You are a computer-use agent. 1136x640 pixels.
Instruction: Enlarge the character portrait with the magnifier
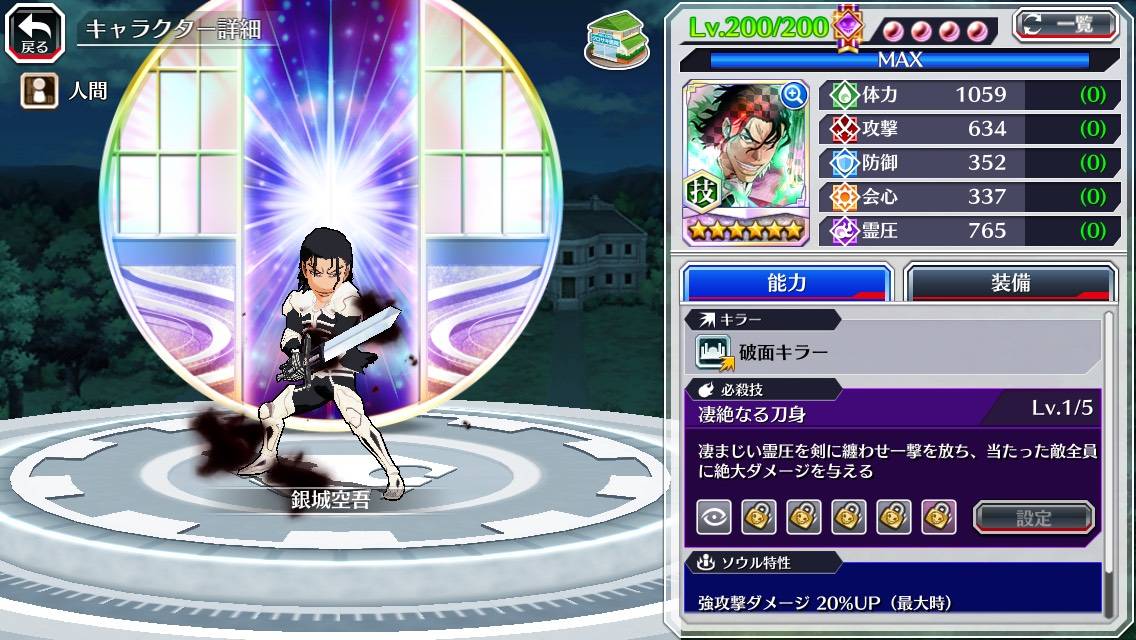tap(794, 95)
